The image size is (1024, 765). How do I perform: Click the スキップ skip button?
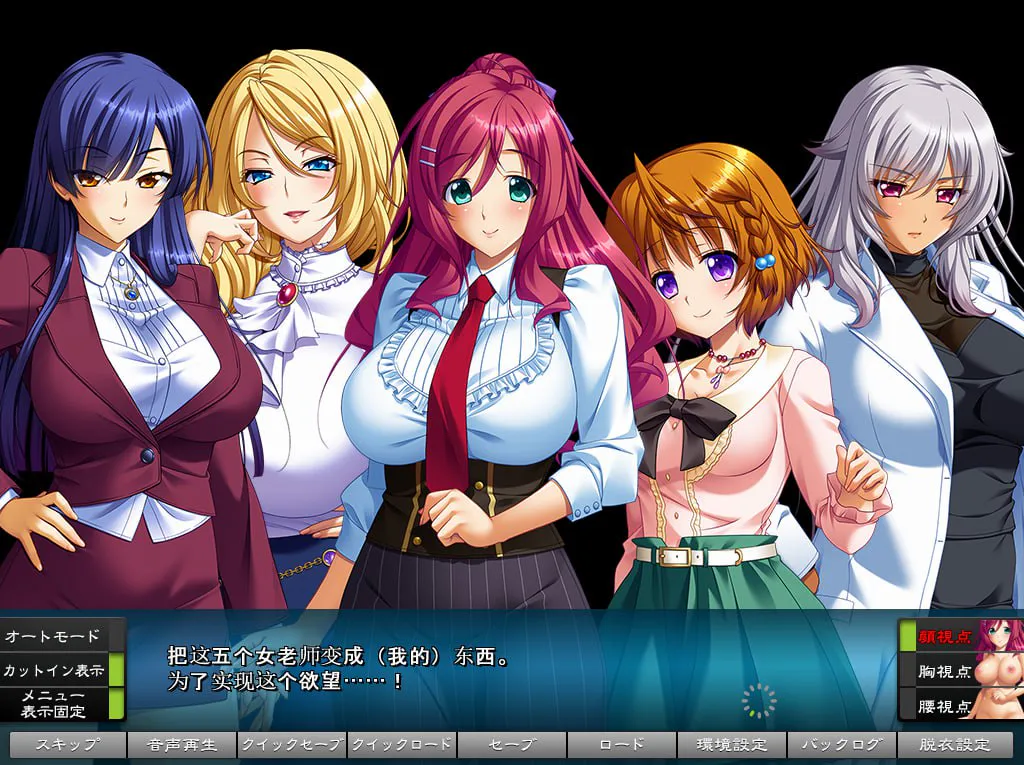(x=68, y=745)
